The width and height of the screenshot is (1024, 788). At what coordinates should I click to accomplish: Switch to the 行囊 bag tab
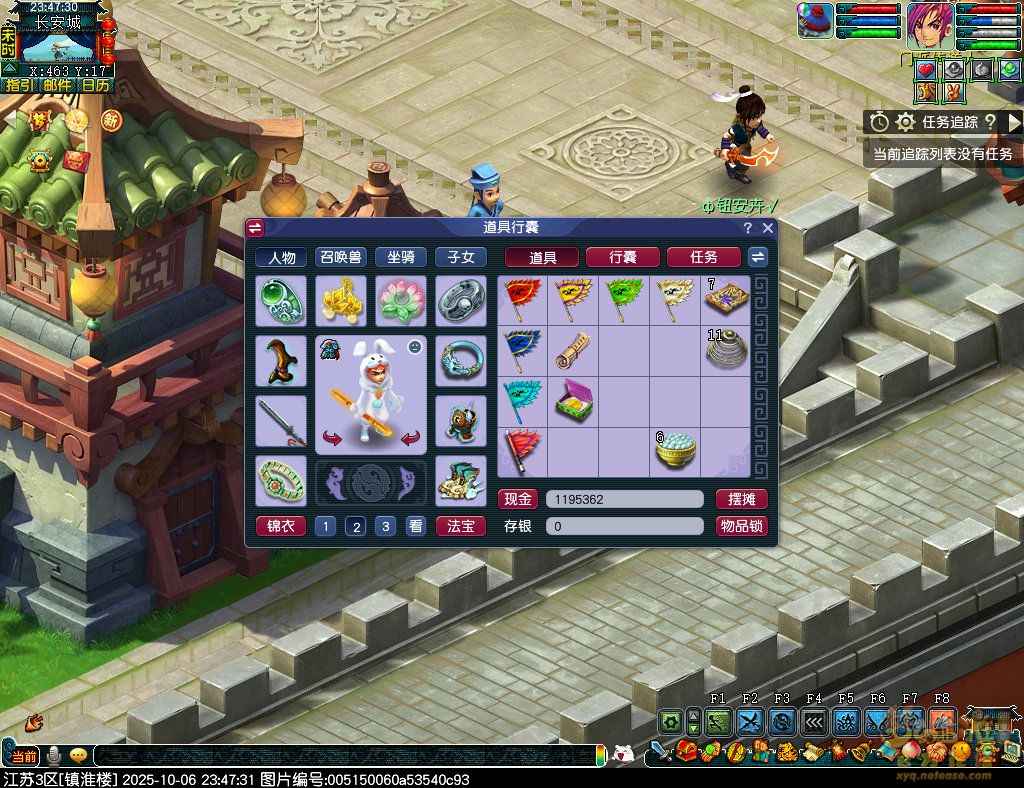click(623, 257)
